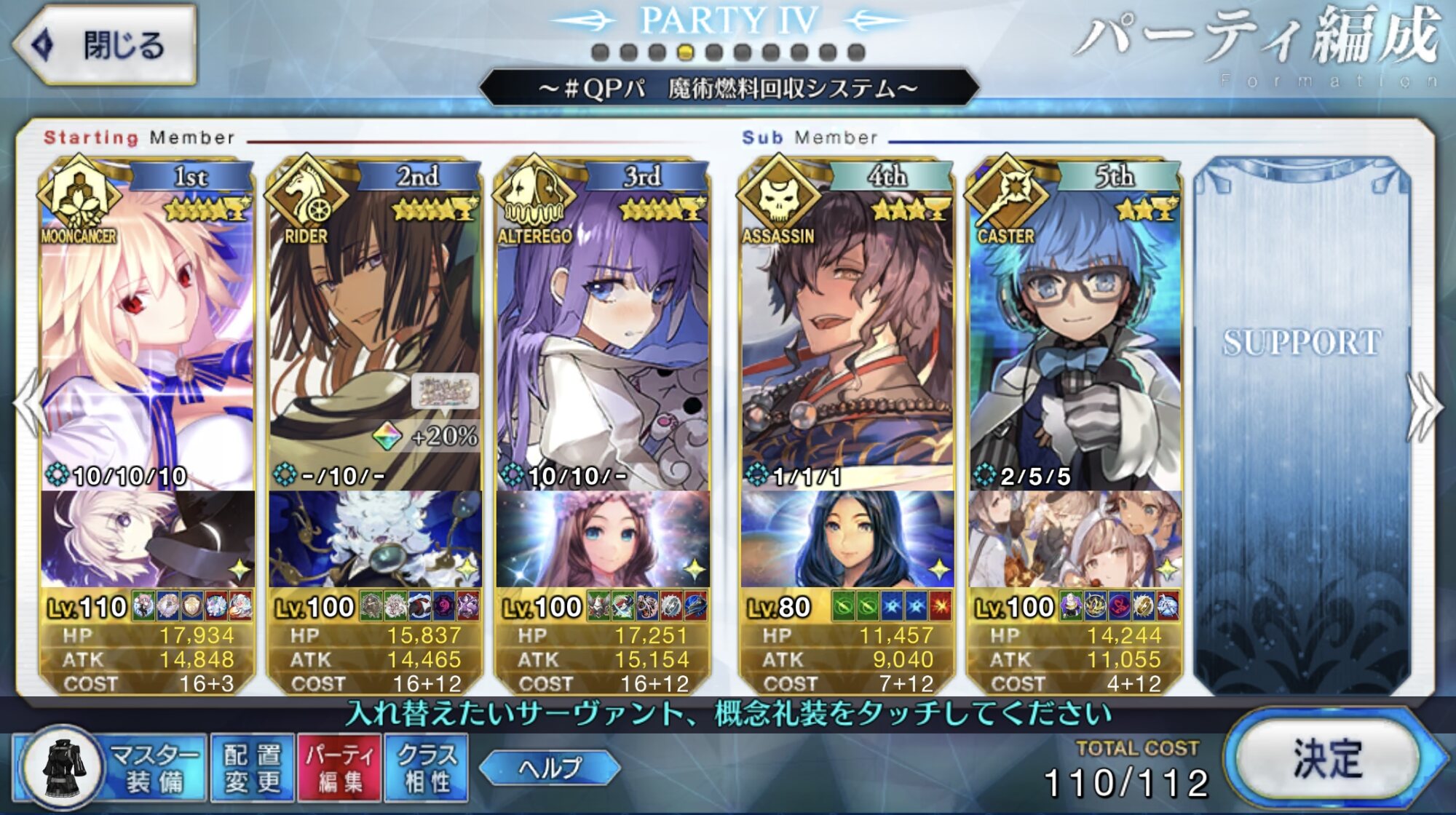Change the Assassin's dark-haired woman craft essence

click(x=847, y=538)
